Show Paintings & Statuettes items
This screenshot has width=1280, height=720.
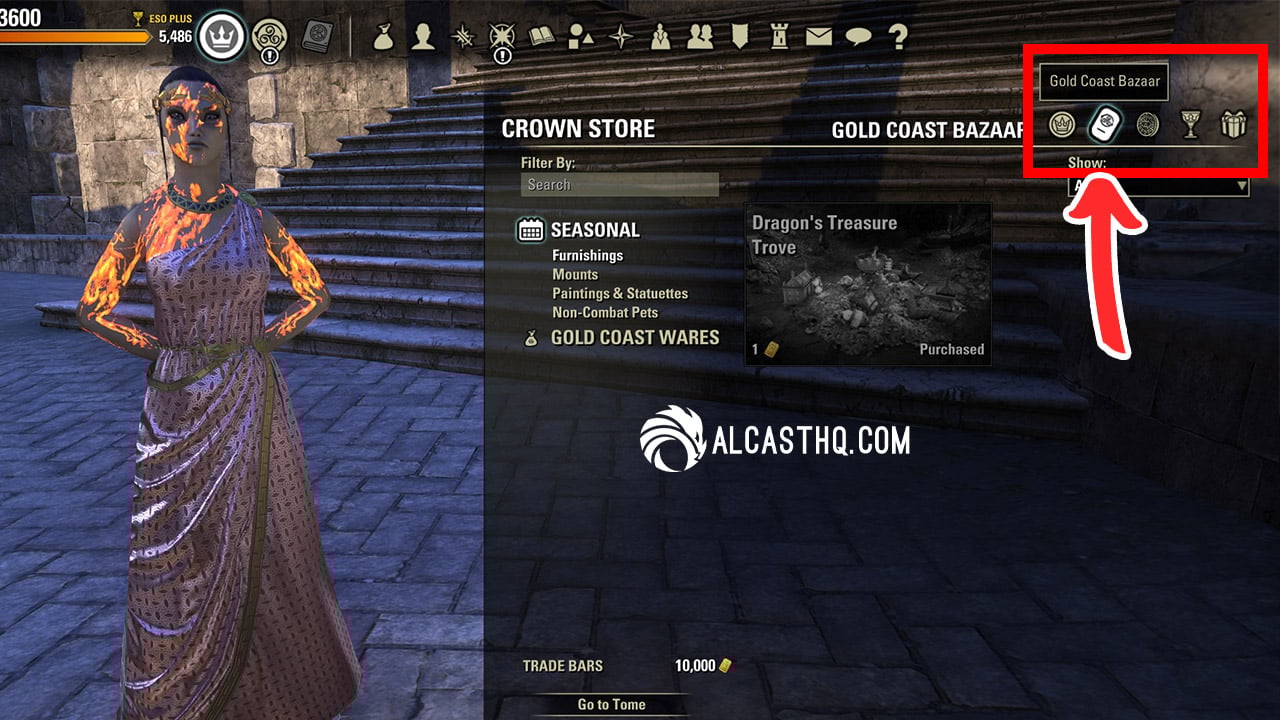pyautogui.click(x=620, y=293)
